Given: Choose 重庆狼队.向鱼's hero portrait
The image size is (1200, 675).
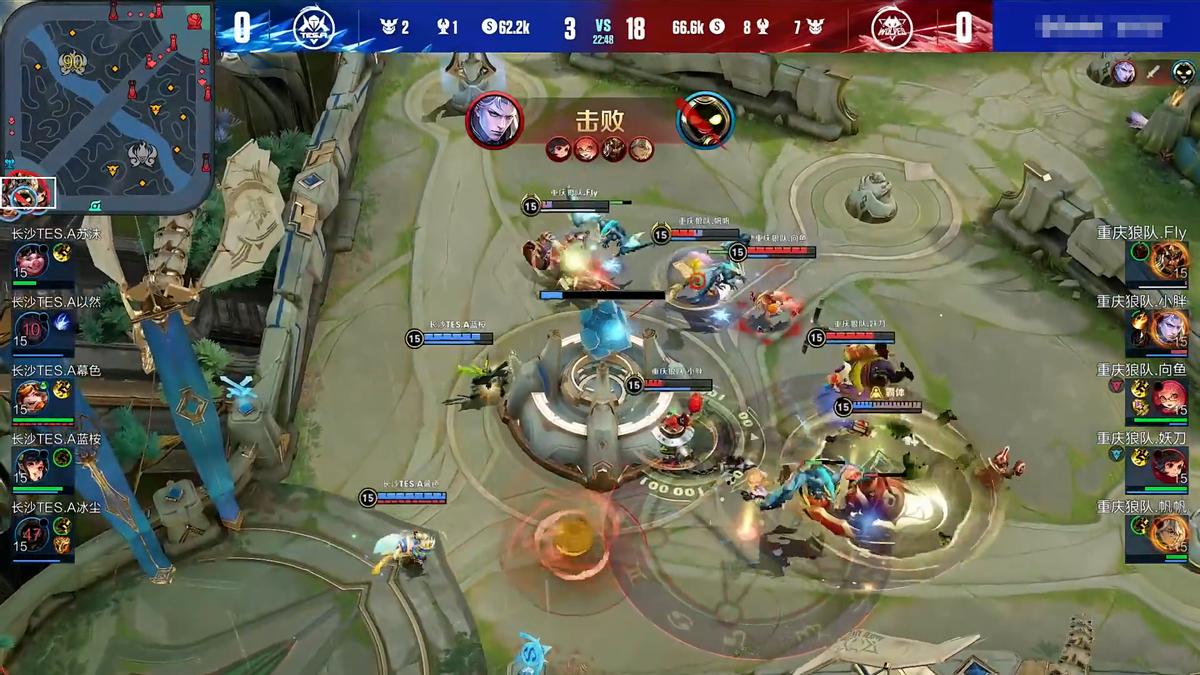Looking at the screenshot, I should [x=1167, y=397].
